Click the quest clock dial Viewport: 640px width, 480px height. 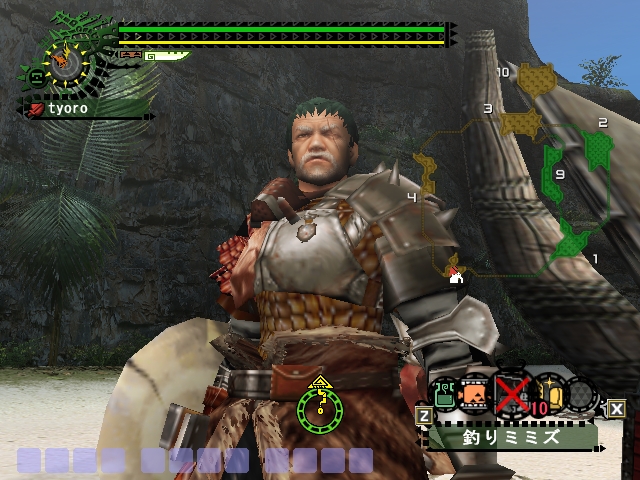coord(65,62)
